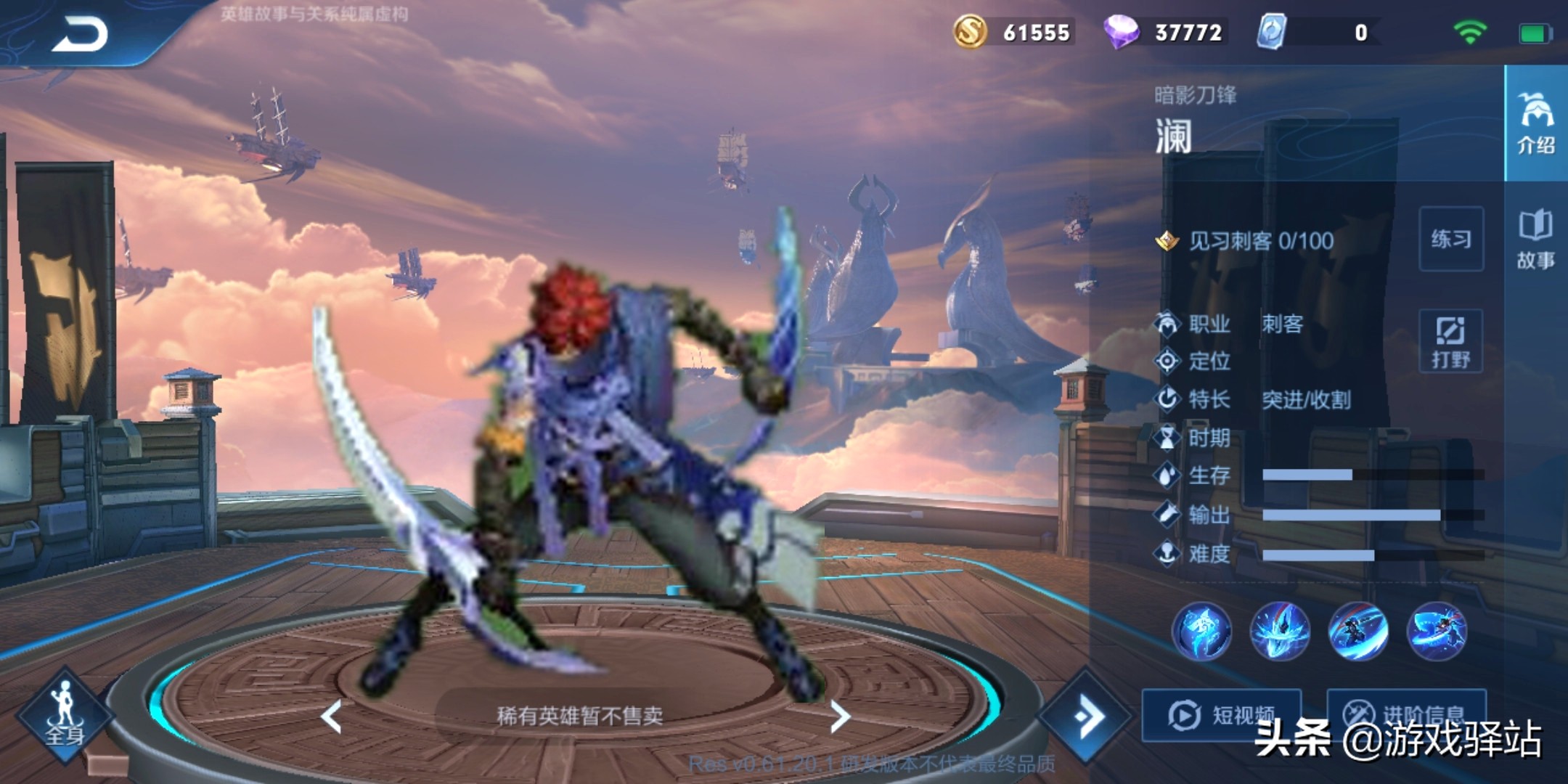View the first skill icon with blue figure
Image resolution: width=1568 pixels, height=784 pixels.
click(x=1201, y=631)
